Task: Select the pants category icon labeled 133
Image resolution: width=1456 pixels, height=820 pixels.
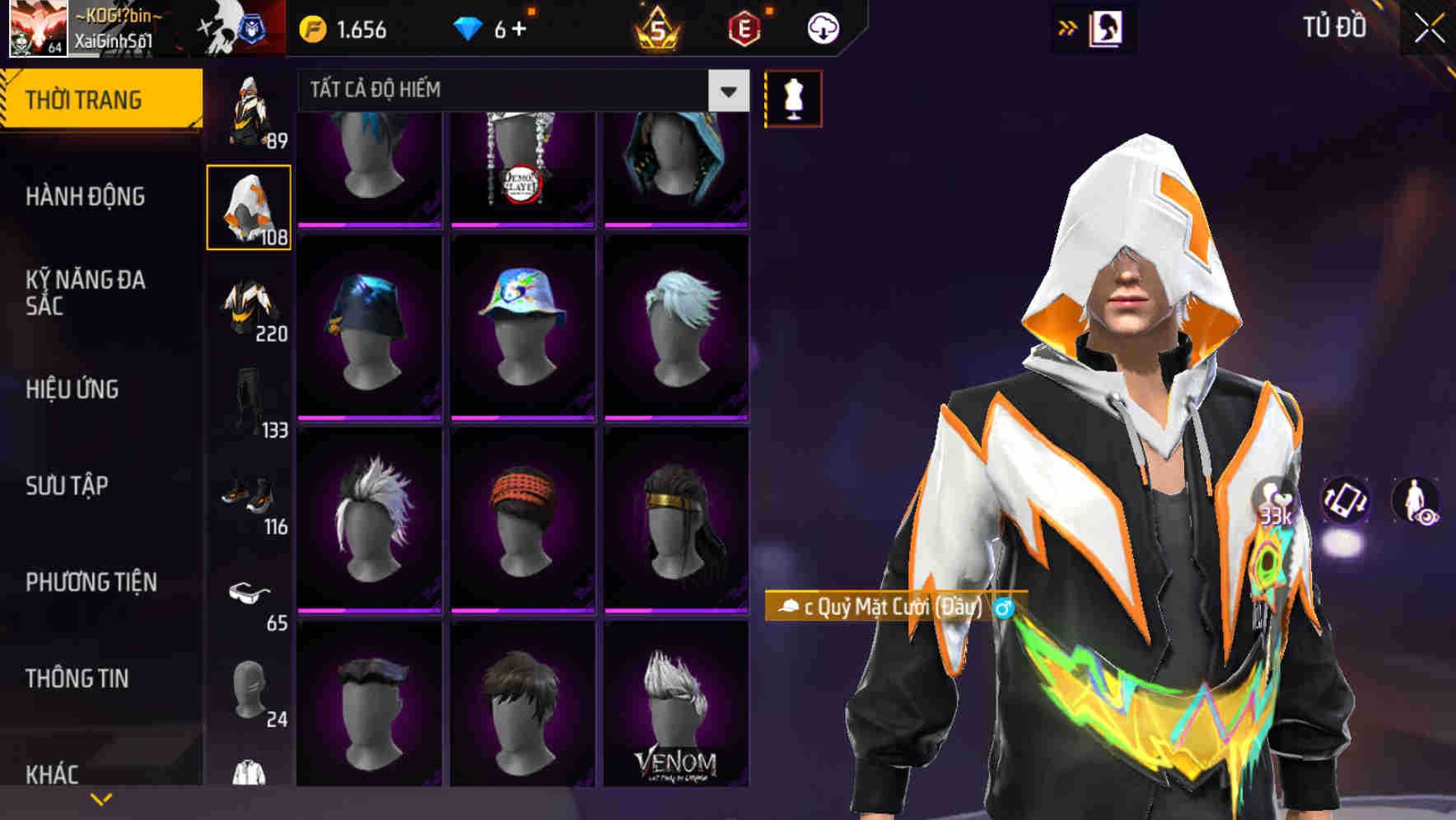Action: click(x=251, y=396)
